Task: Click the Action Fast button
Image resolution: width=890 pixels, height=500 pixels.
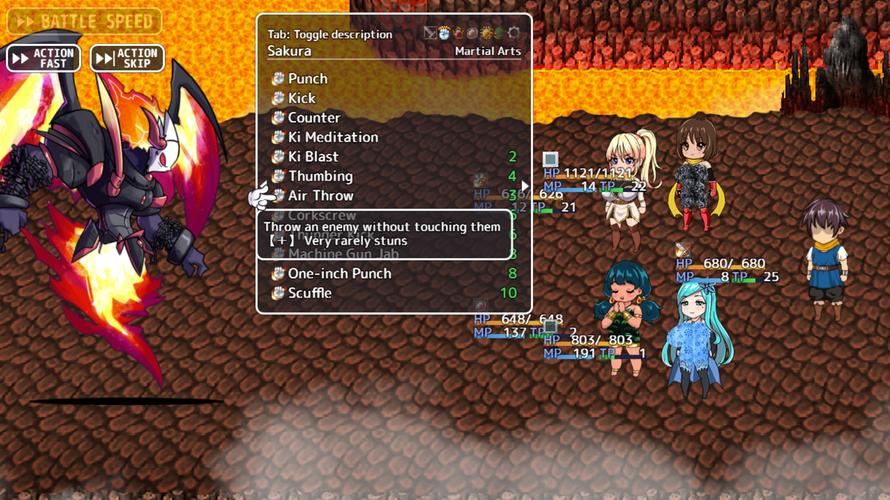Action: pyautogui.click(x=44, y=58)
